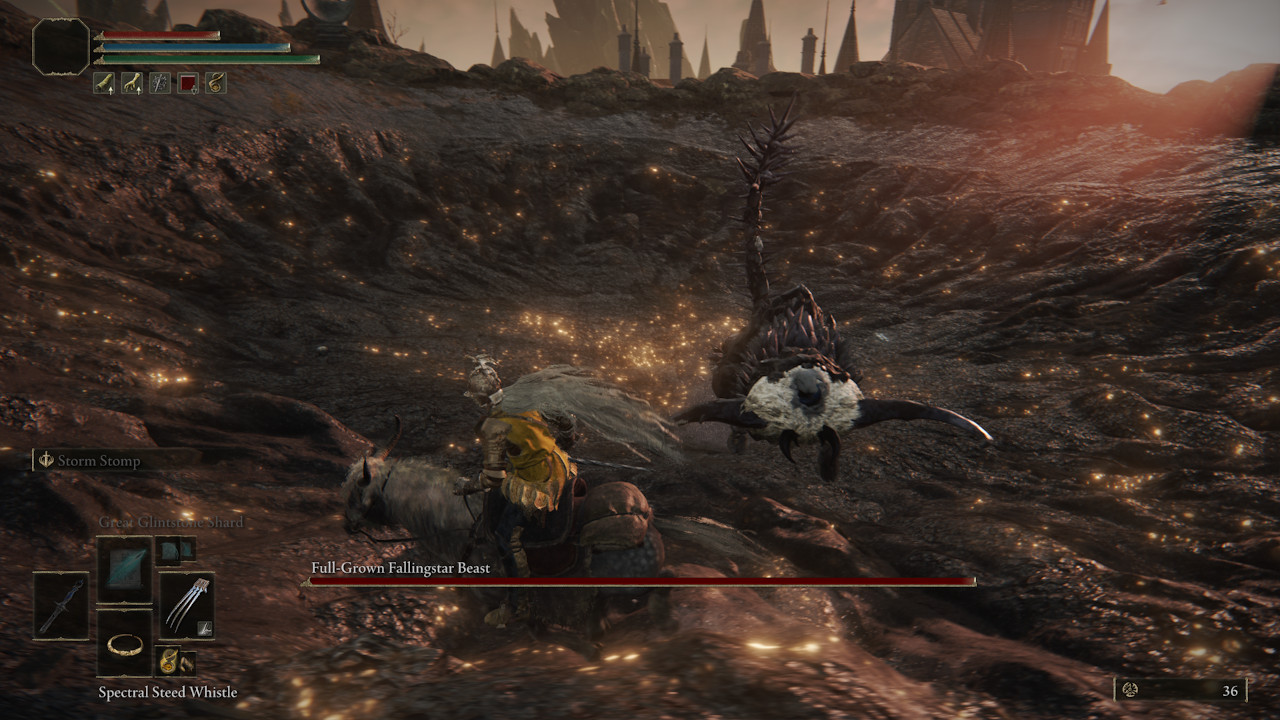Click the golden flask next-item preview icon
This screenshot has height=720, width=1280.
coord(169,660)
